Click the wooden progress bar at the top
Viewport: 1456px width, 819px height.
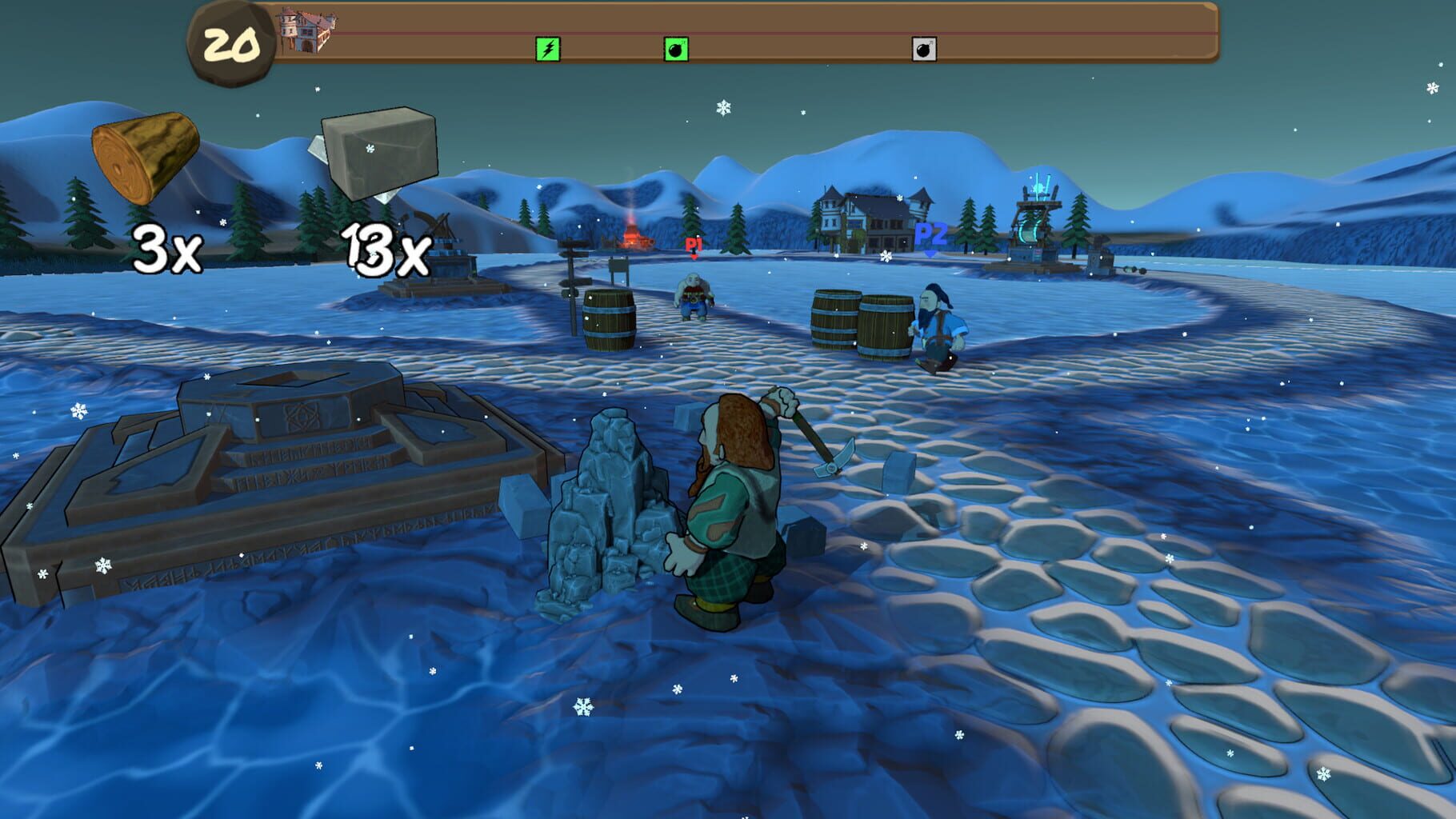(x=800, y=32)
